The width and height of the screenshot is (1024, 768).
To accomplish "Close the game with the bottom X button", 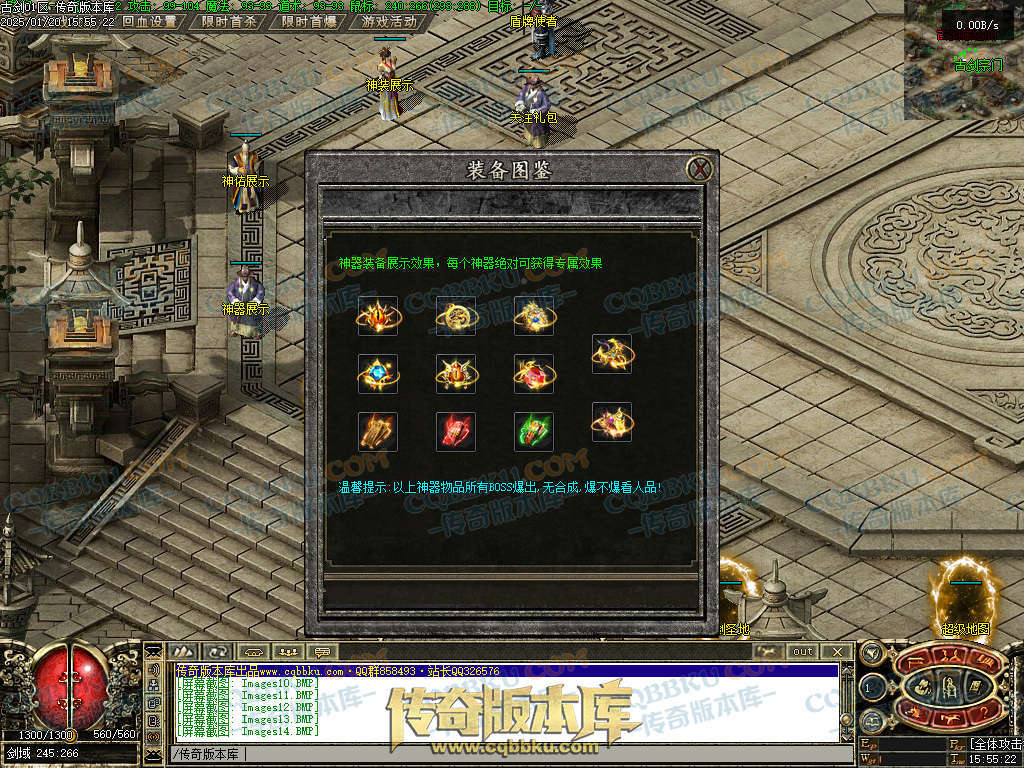I will pyautogui.click(x=837, y=652).
